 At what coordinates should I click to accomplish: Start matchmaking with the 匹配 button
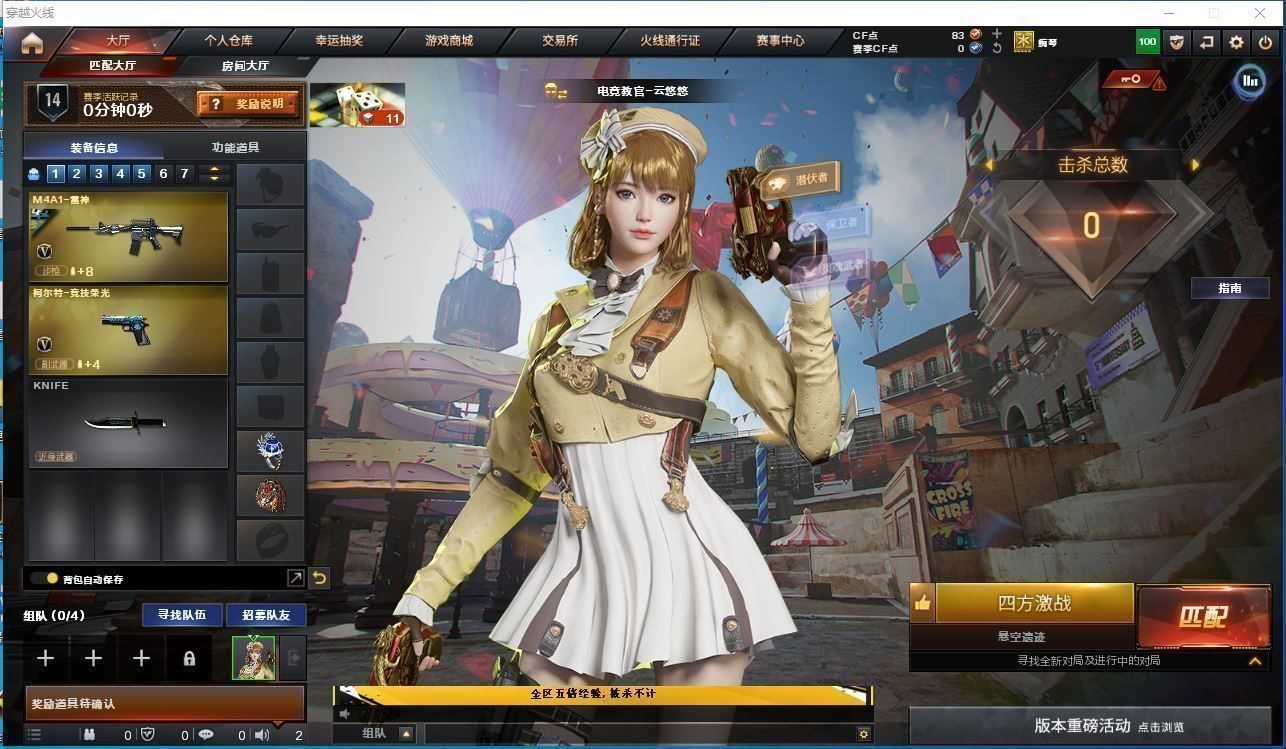tap(1203, 615)
